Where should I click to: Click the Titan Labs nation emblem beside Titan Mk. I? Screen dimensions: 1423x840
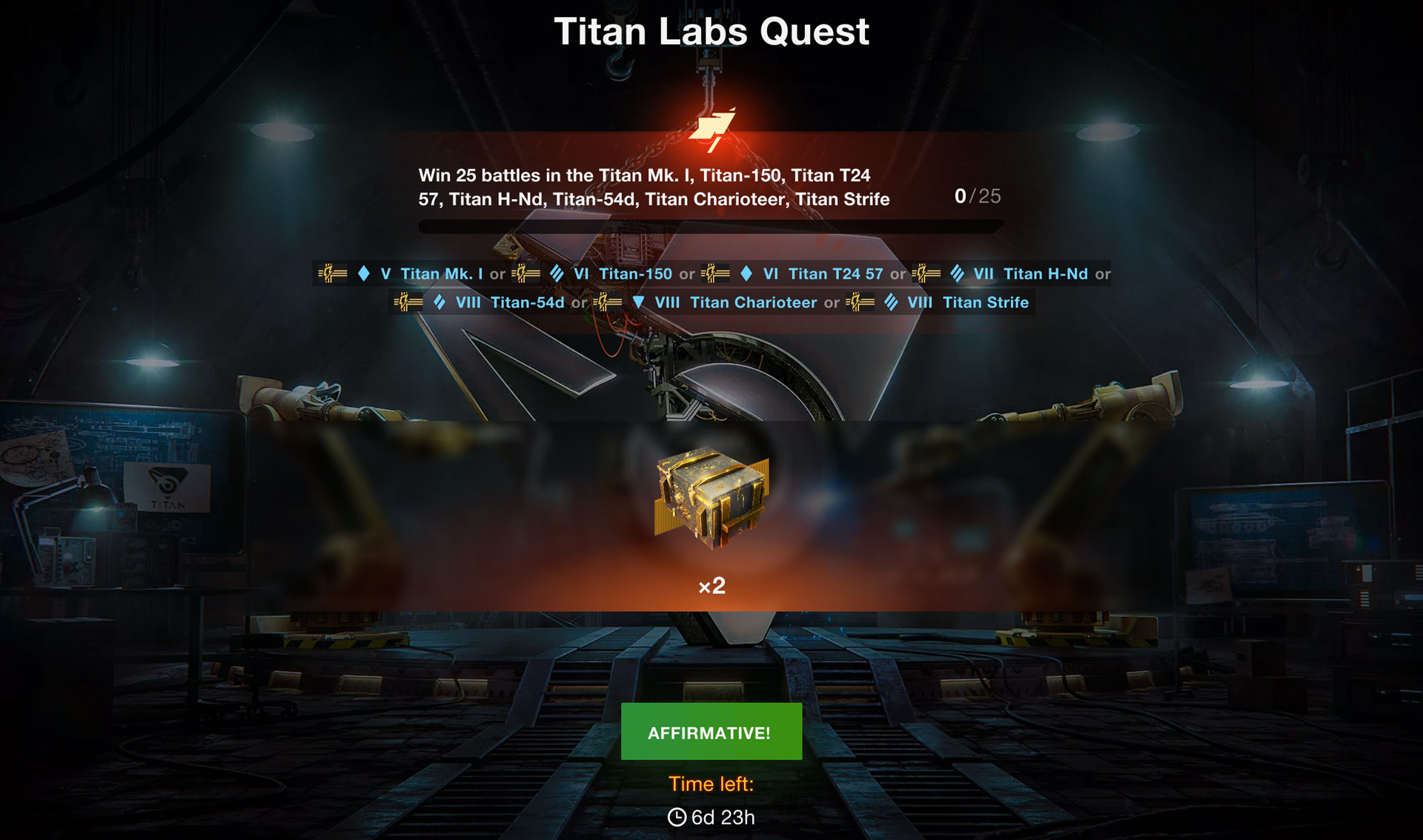coord(334,273)
